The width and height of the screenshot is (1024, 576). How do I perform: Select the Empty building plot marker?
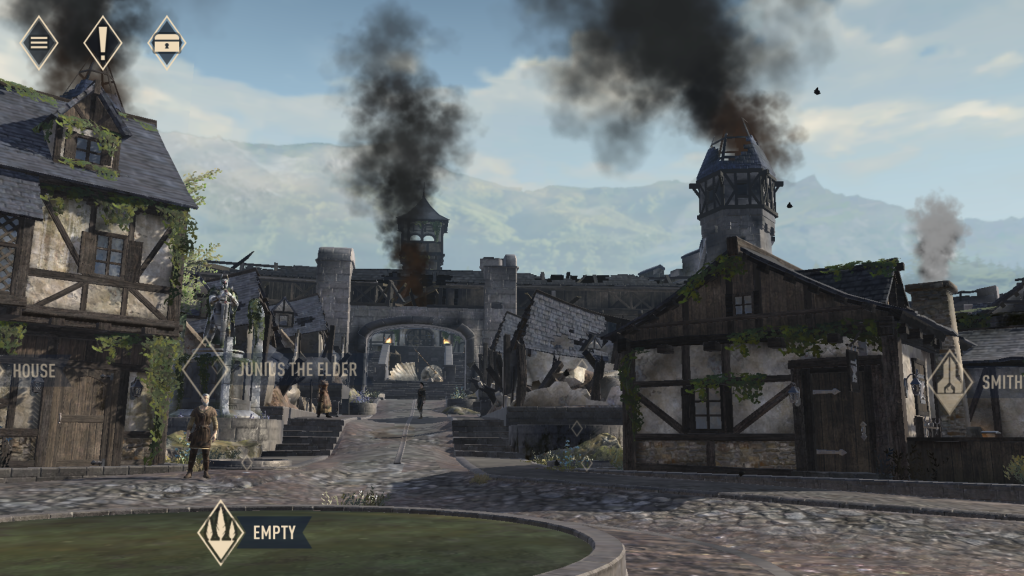221,532
